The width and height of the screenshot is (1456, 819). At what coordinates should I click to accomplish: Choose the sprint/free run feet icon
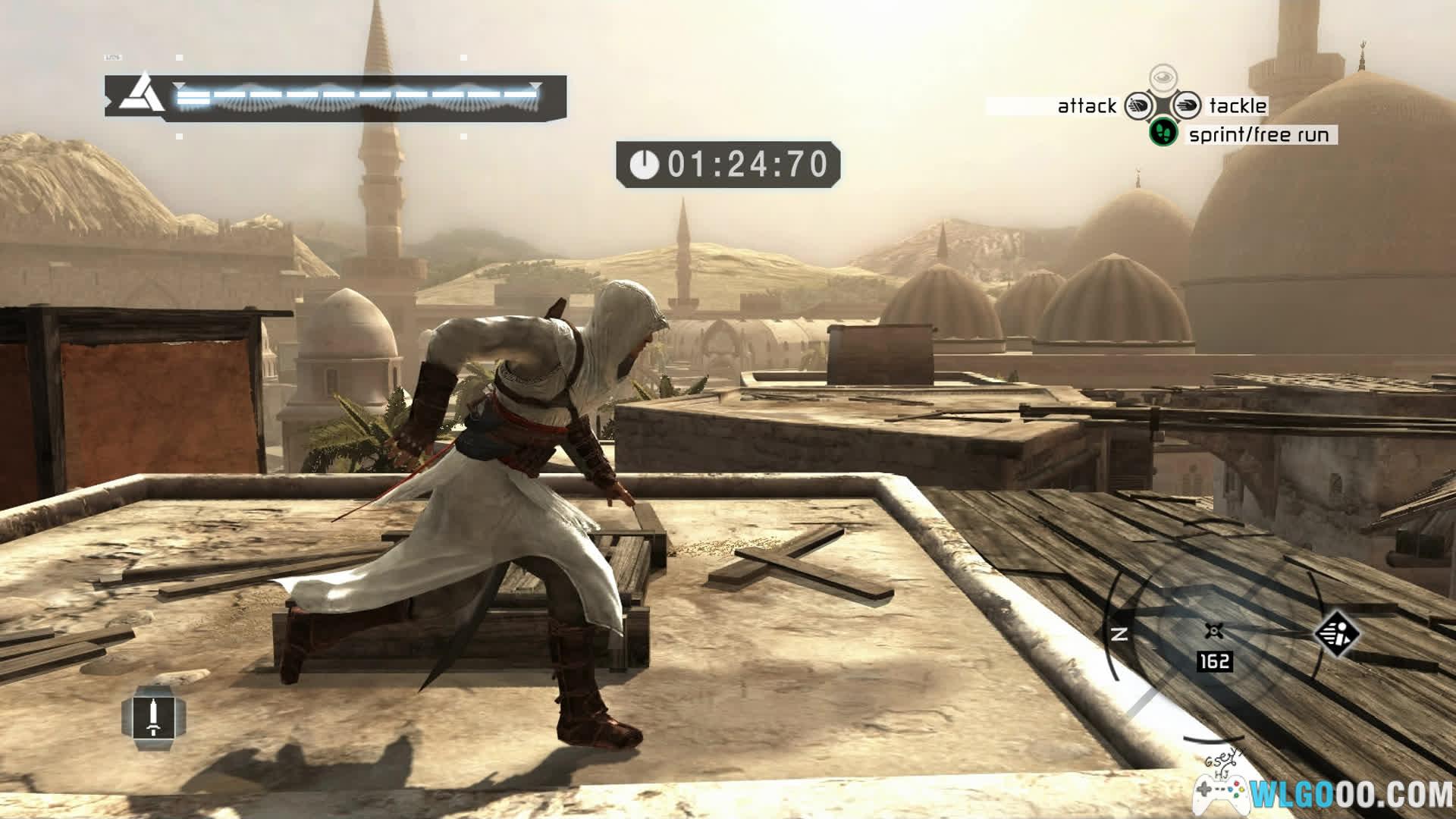tap(1163, 133)
